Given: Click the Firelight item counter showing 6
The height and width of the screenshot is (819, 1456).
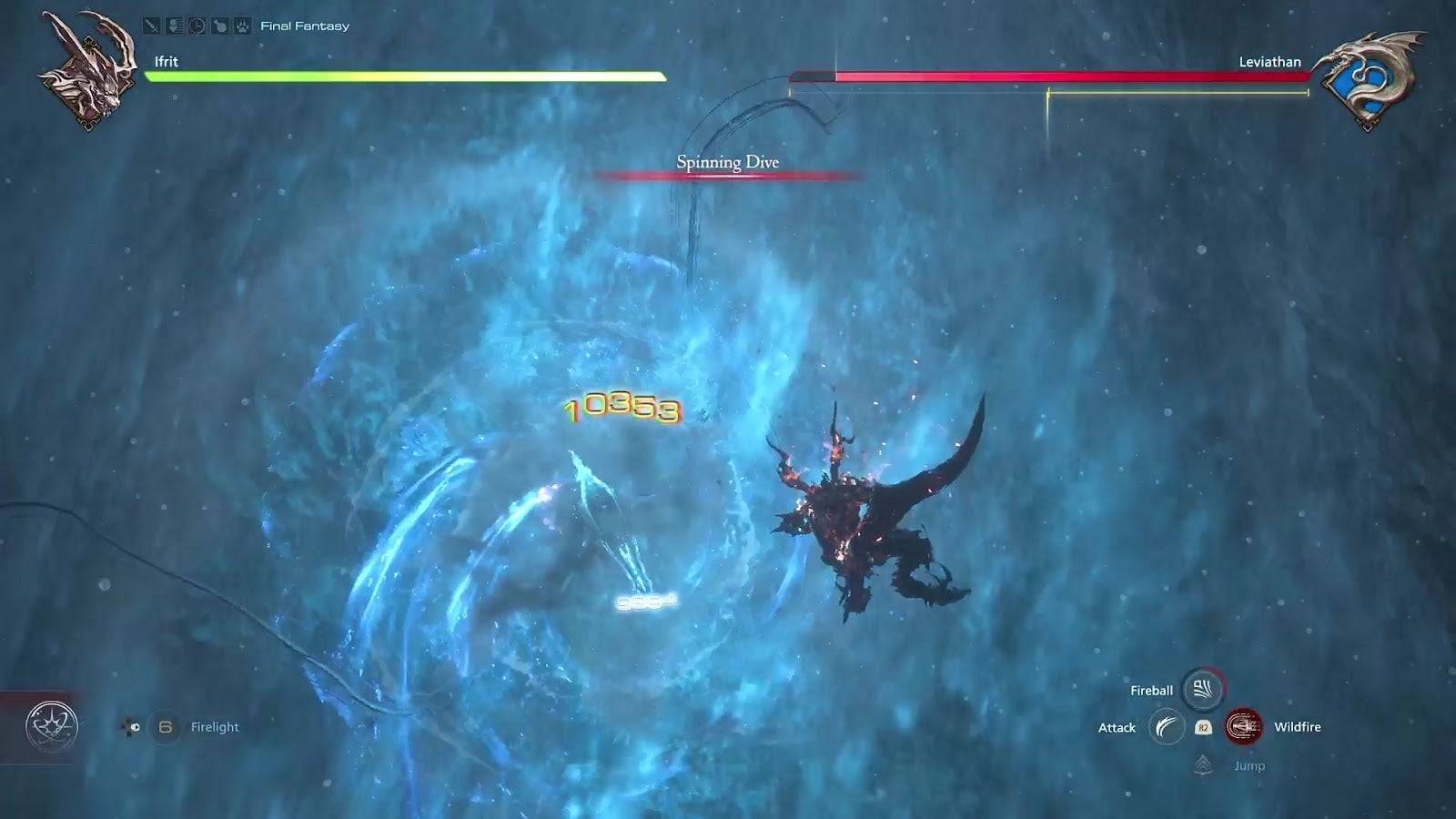Looking at the screenshot, I should coord(164,726).
